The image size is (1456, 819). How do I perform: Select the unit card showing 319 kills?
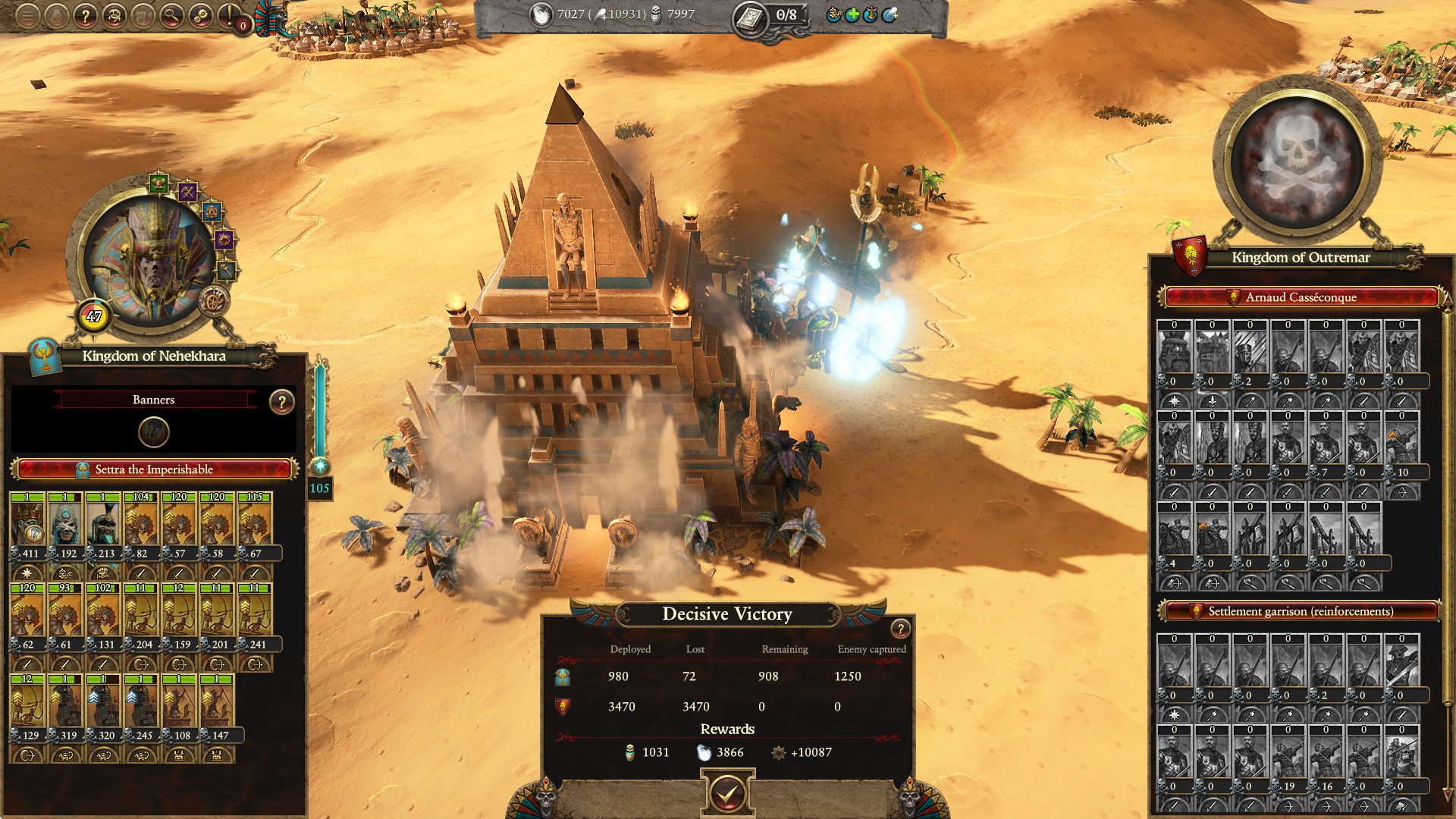(x=66, y=704)
